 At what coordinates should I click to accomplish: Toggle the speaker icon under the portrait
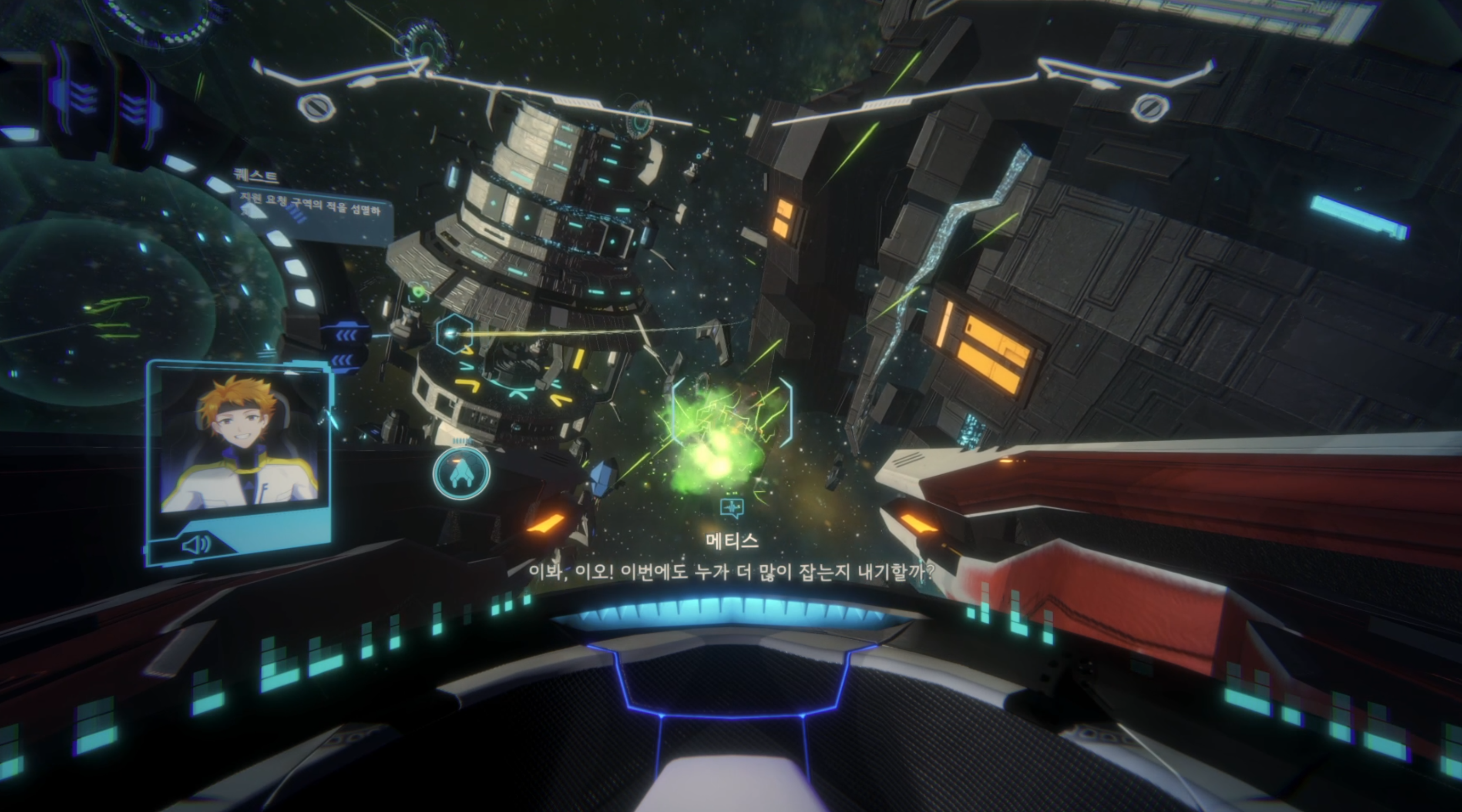click(x=196, y=545)
